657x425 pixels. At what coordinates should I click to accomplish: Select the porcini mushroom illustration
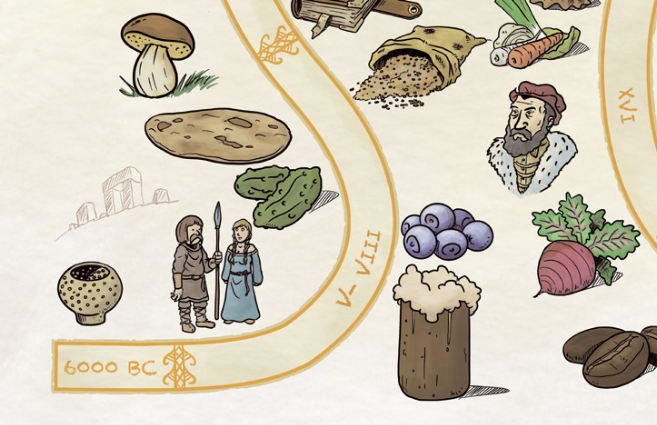pos(158,54)
